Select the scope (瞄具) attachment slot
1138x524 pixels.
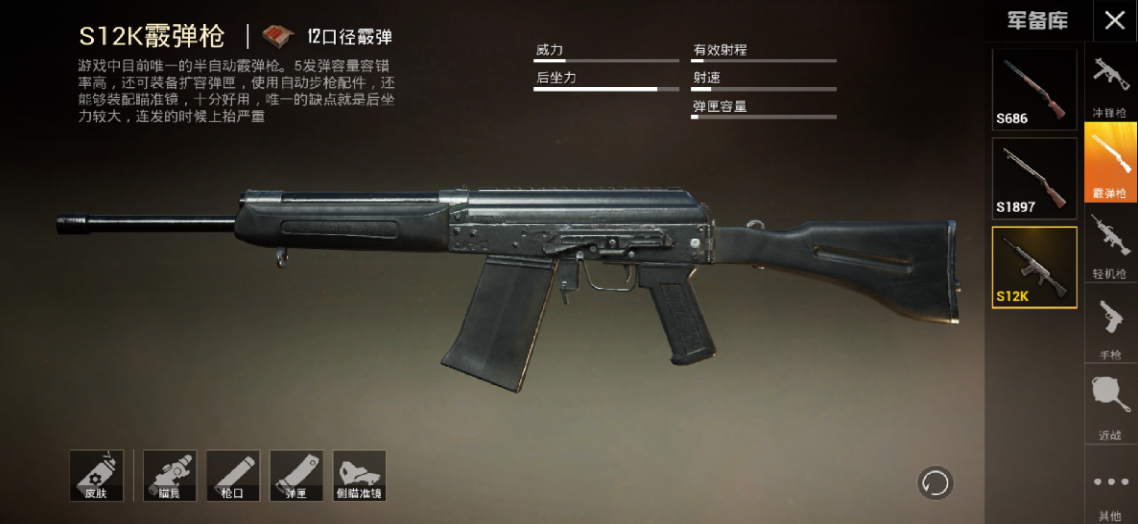pyautogui.click(x=169, y=475)
